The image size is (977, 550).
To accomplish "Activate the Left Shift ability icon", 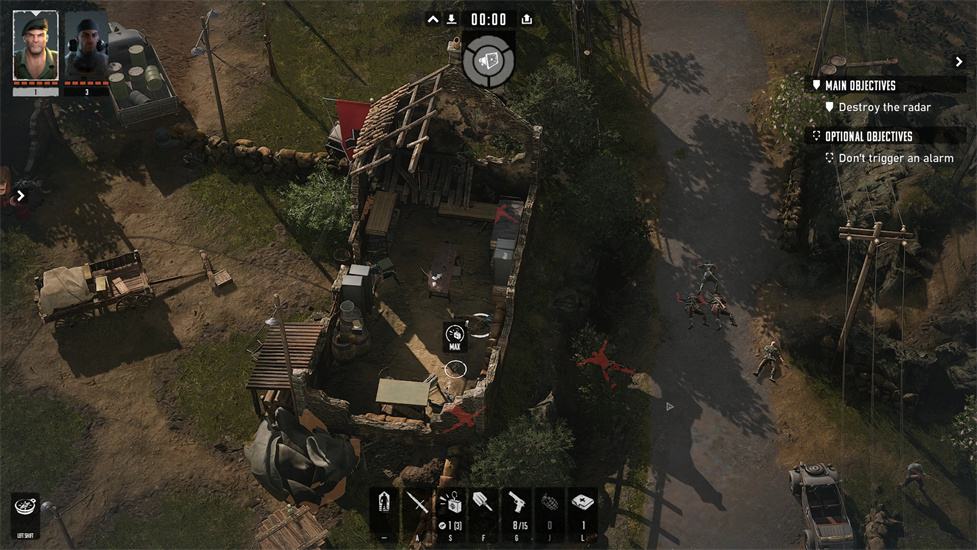I will click(x=25, y=506).
